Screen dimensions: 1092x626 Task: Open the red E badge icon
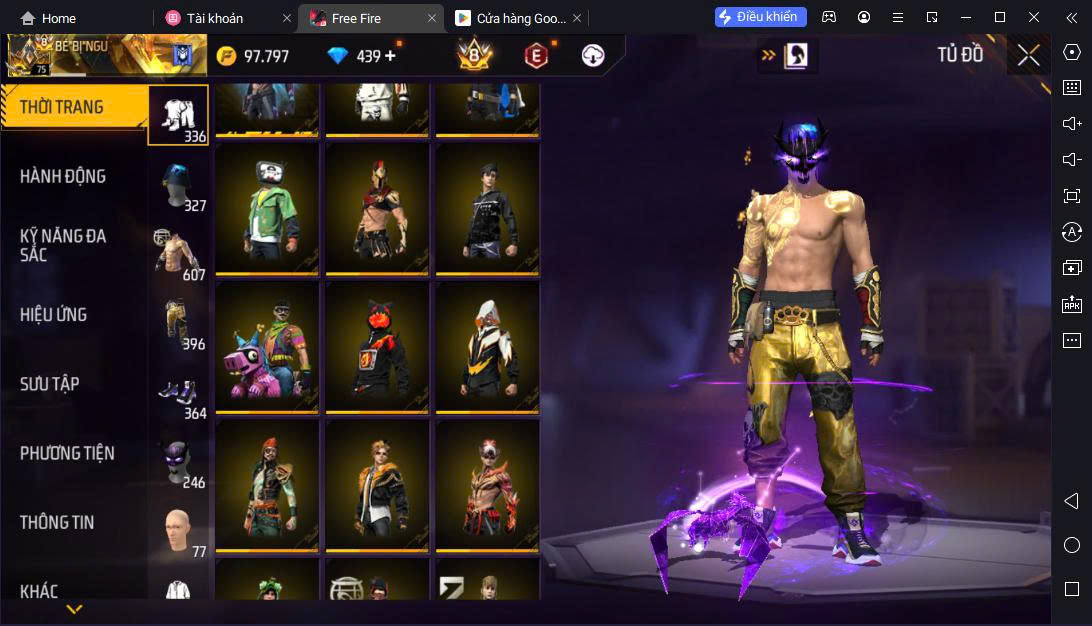(536, 56)
